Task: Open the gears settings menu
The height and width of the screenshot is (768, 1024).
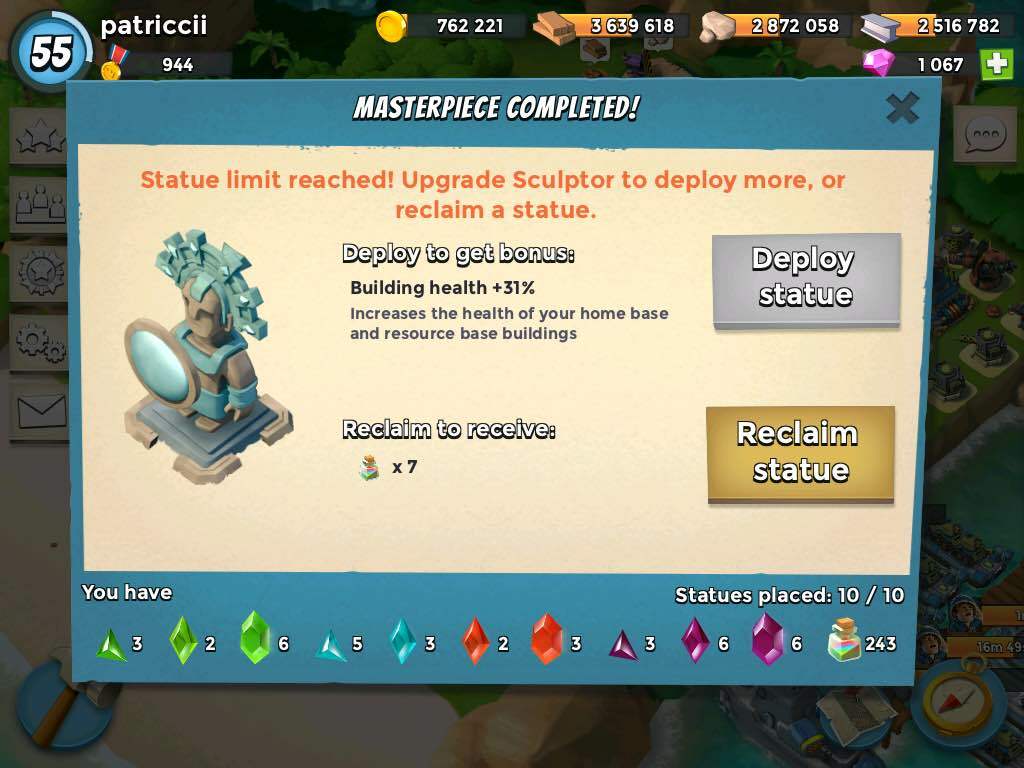Action: click(40, 342)
